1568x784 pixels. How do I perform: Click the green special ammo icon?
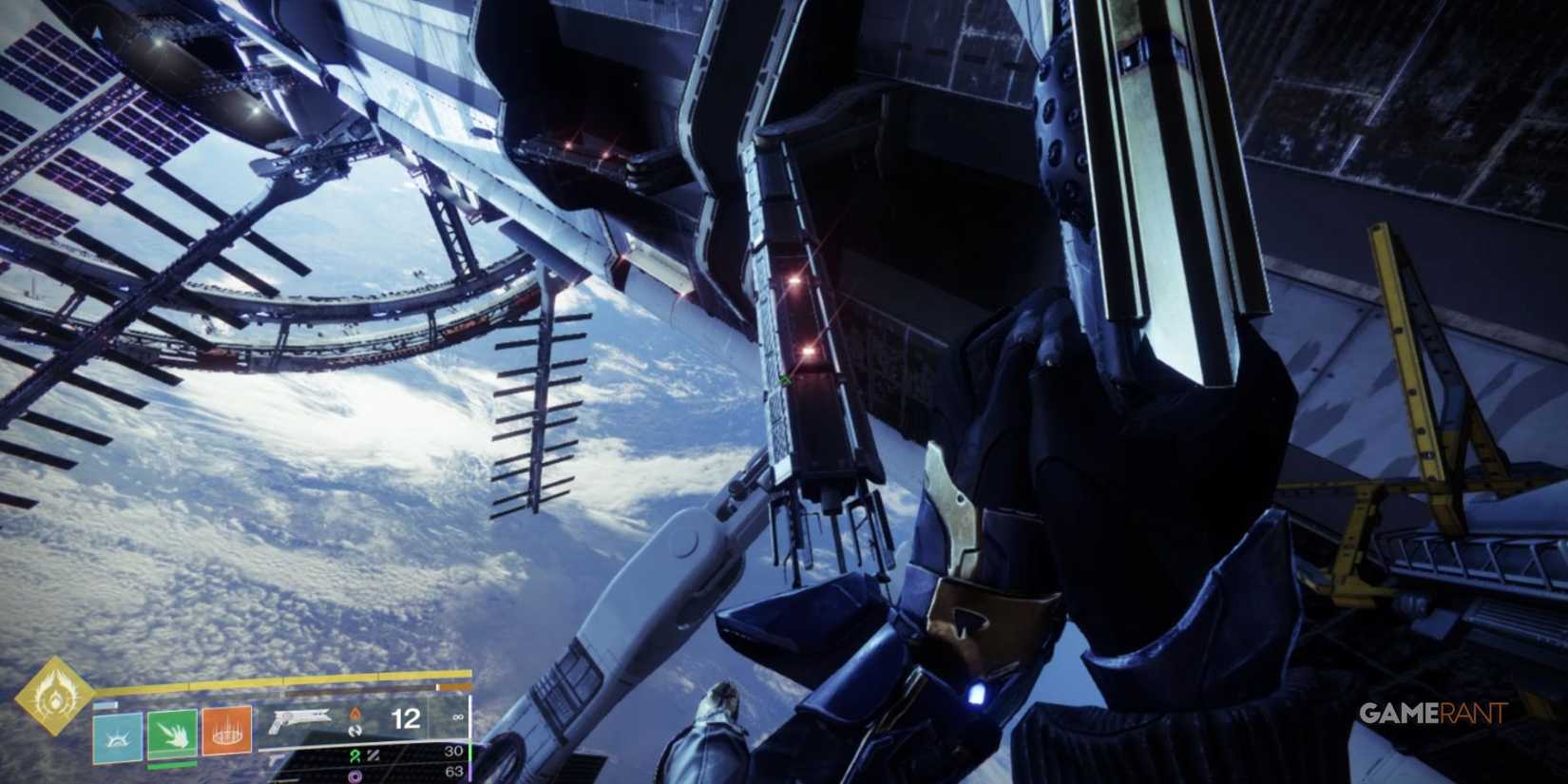pos(355,756)
